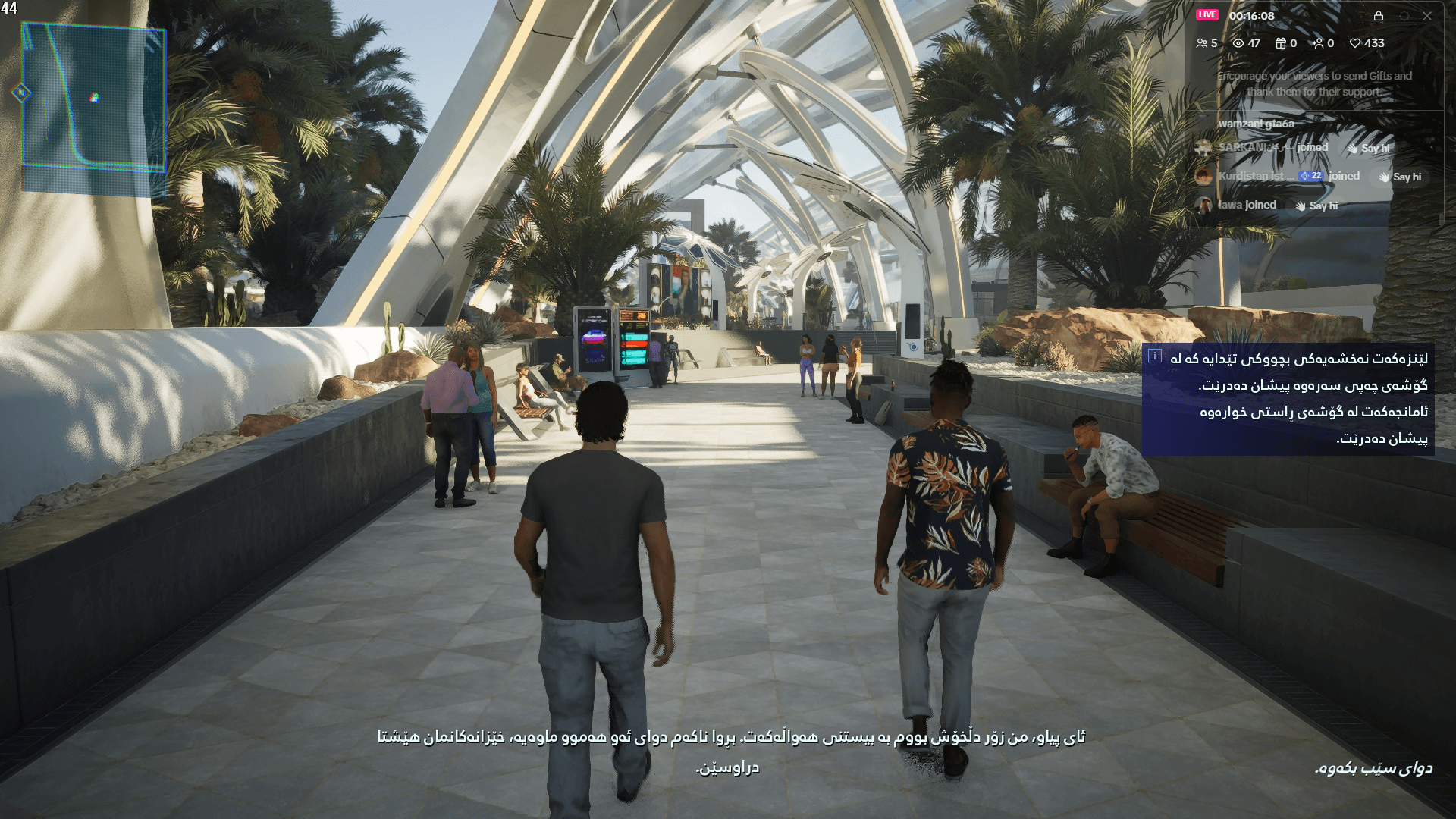The width and height of the screenshot is (1456, 819).
Task: Click the viewer count eye icon
Action: point(1238,42)
